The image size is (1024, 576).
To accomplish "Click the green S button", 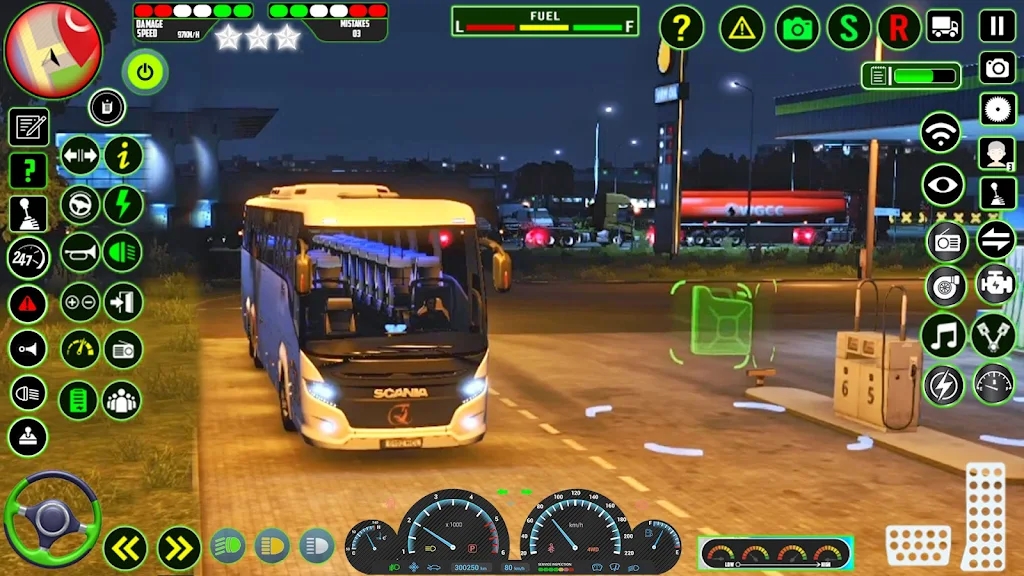I will [849, 28].
